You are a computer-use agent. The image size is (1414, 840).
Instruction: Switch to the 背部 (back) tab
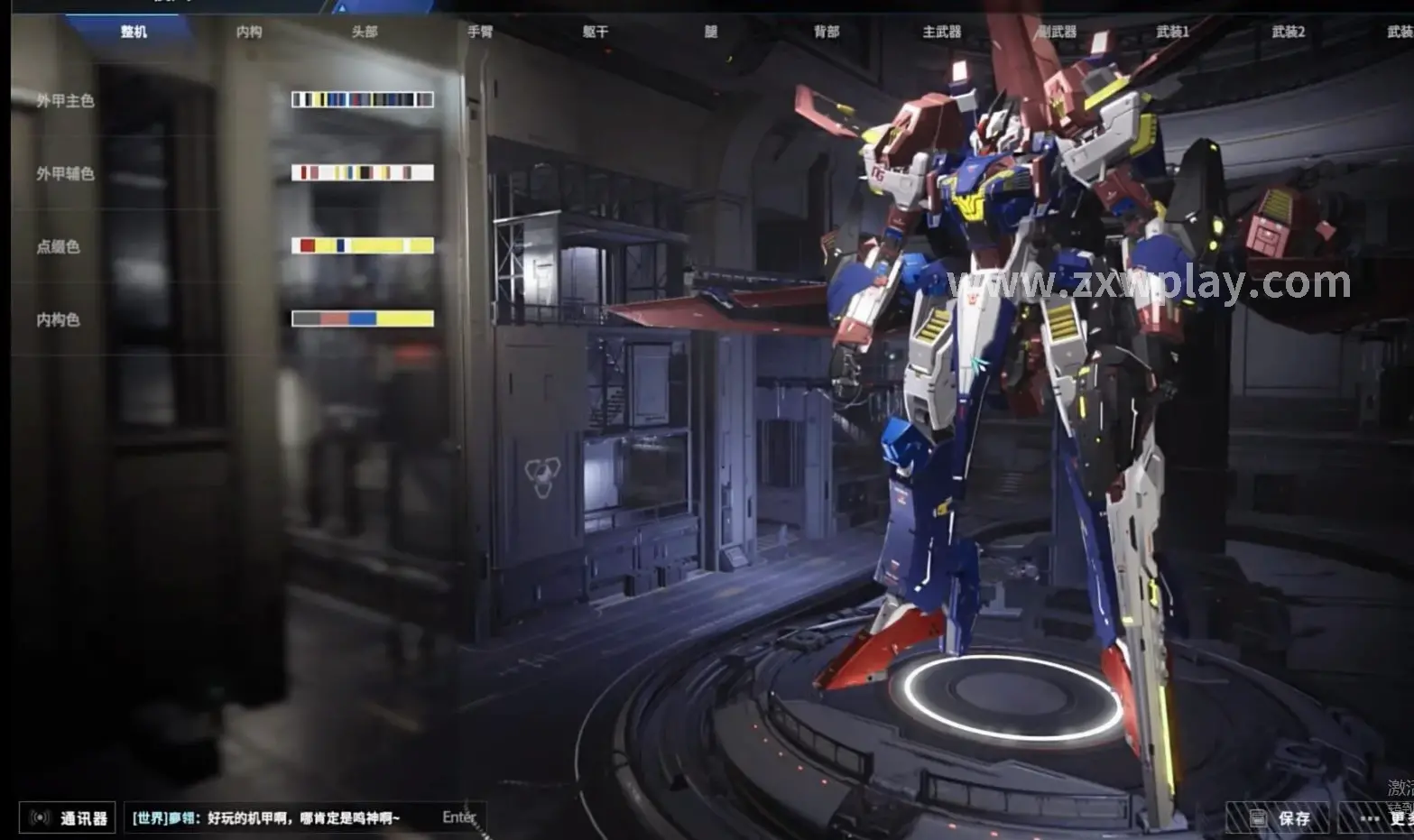(827, 32)
